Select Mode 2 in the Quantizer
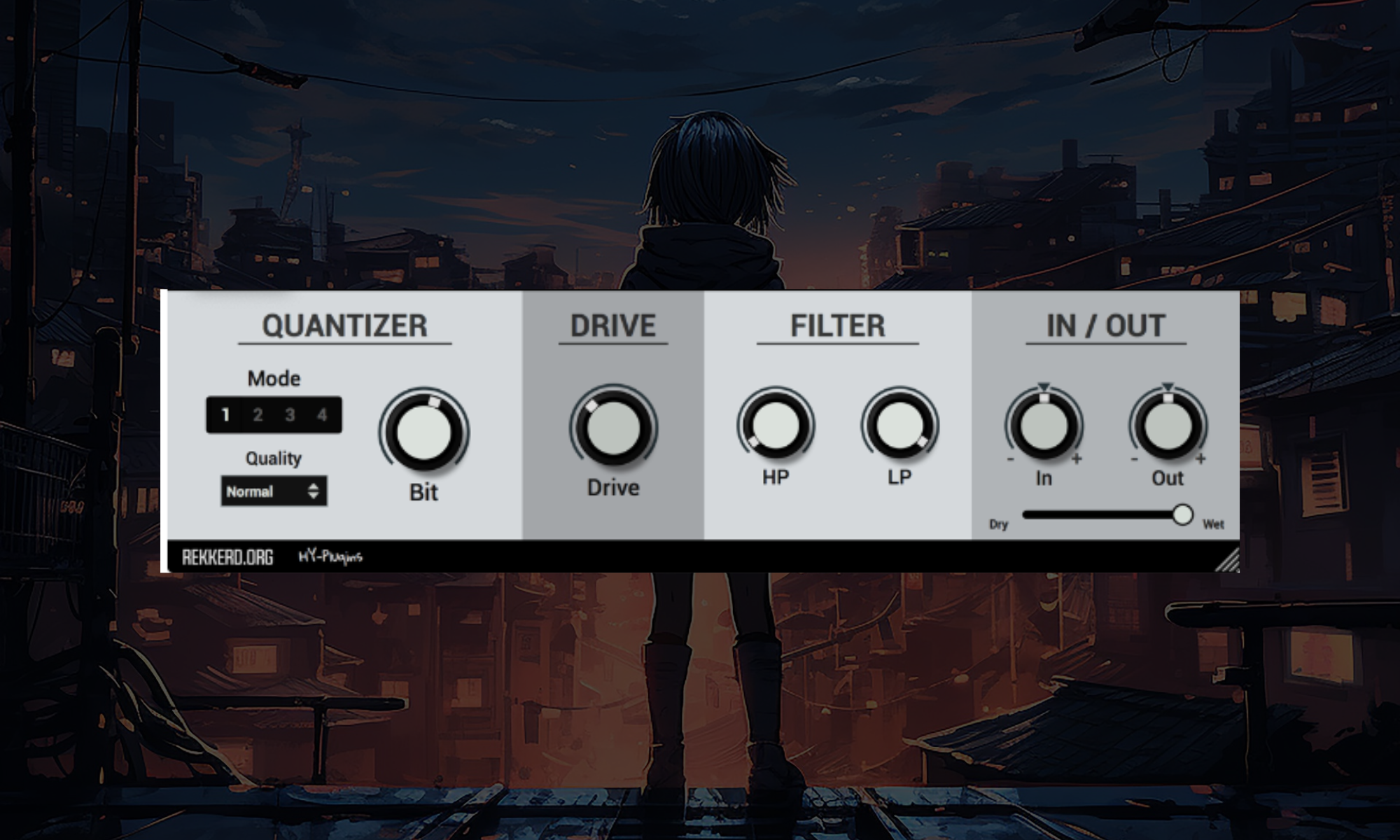Screen dimensions: 1400x840 (257, 414)
